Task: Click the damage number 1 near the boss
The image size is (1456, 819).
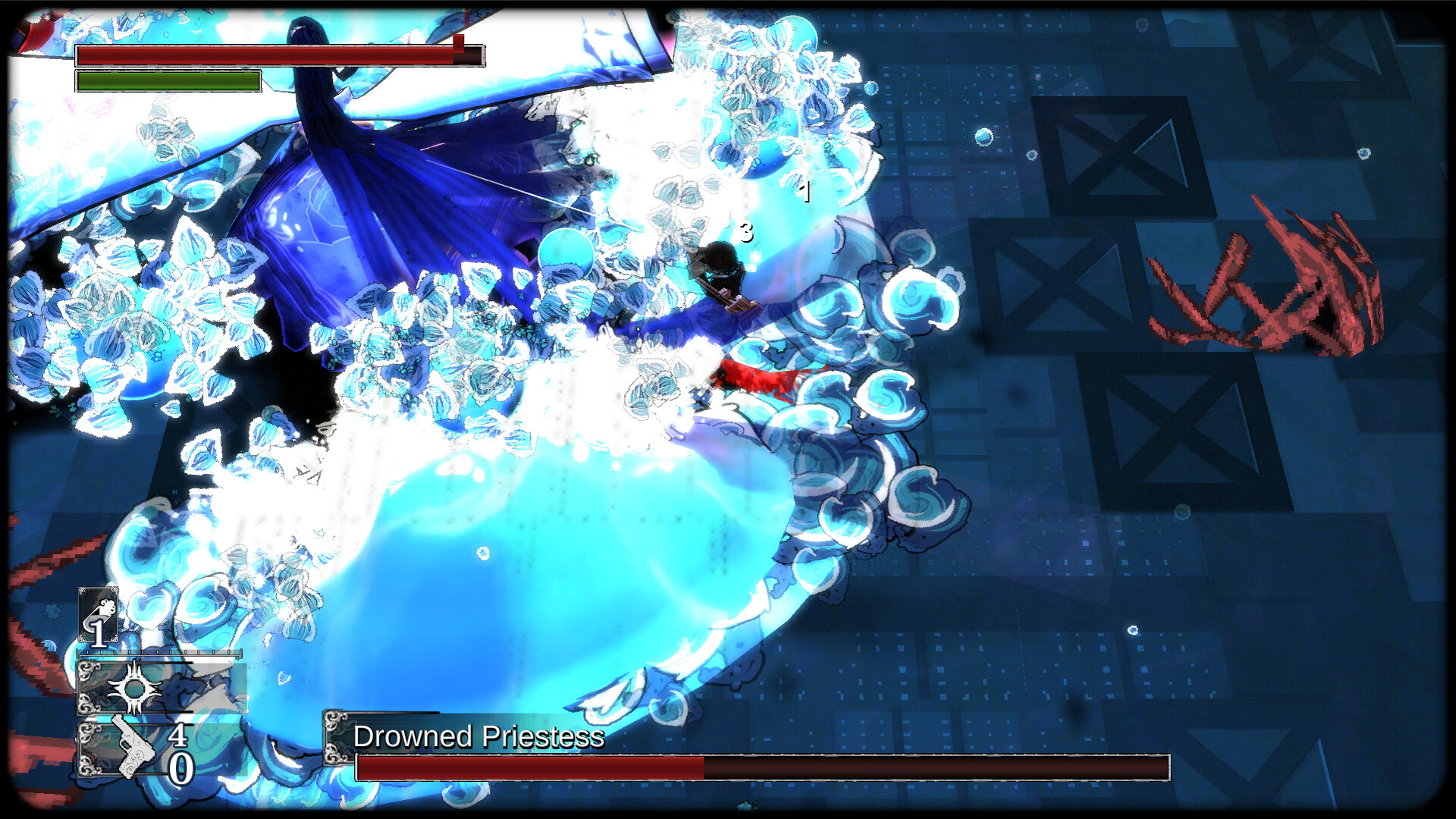Action: (x=805, y=193)
